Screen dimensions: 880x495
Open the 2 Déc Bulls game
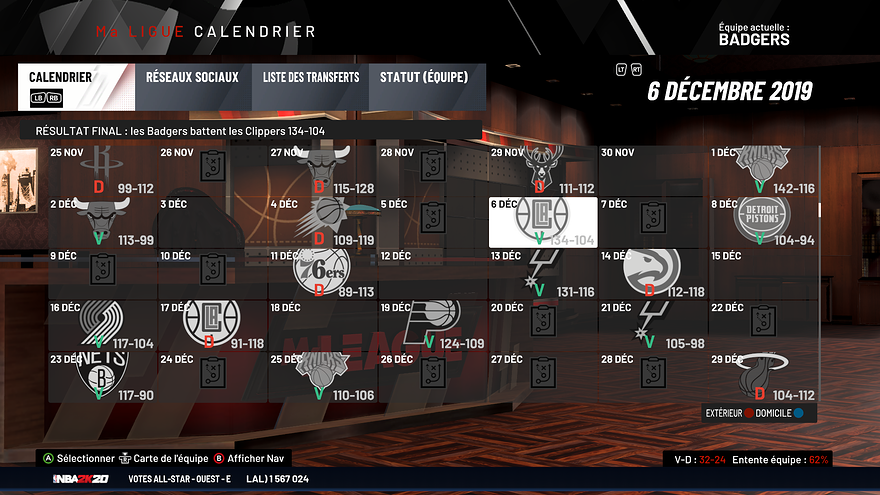pyautogui.click(x=102, y=221)
